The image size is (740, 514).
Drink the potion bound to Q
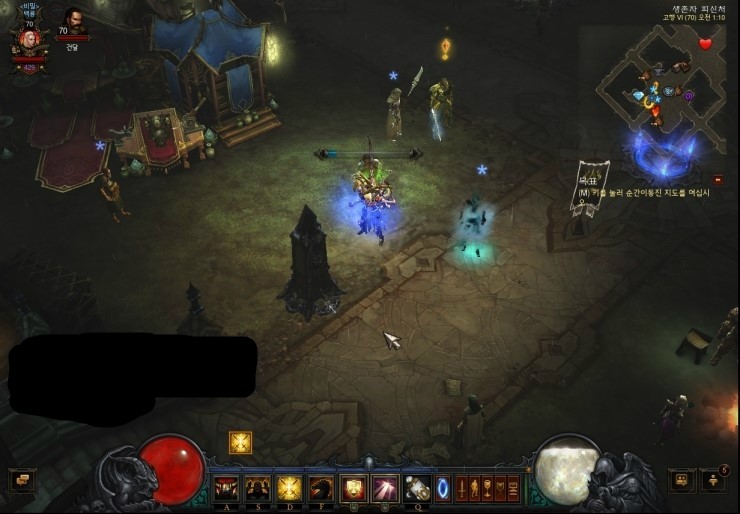(x=417, y=488)
